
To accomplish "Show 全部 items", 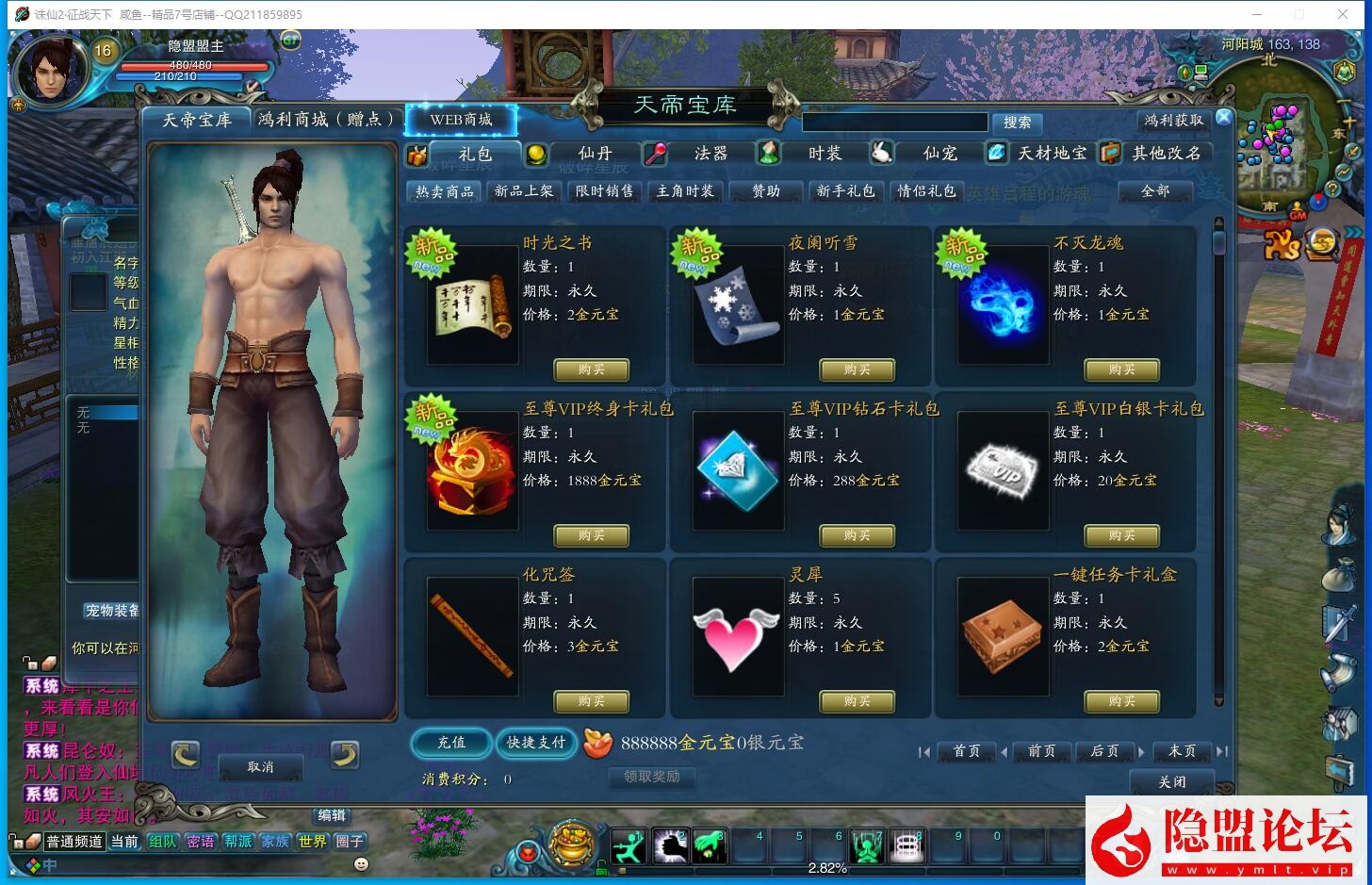I will click(1154, 191).
